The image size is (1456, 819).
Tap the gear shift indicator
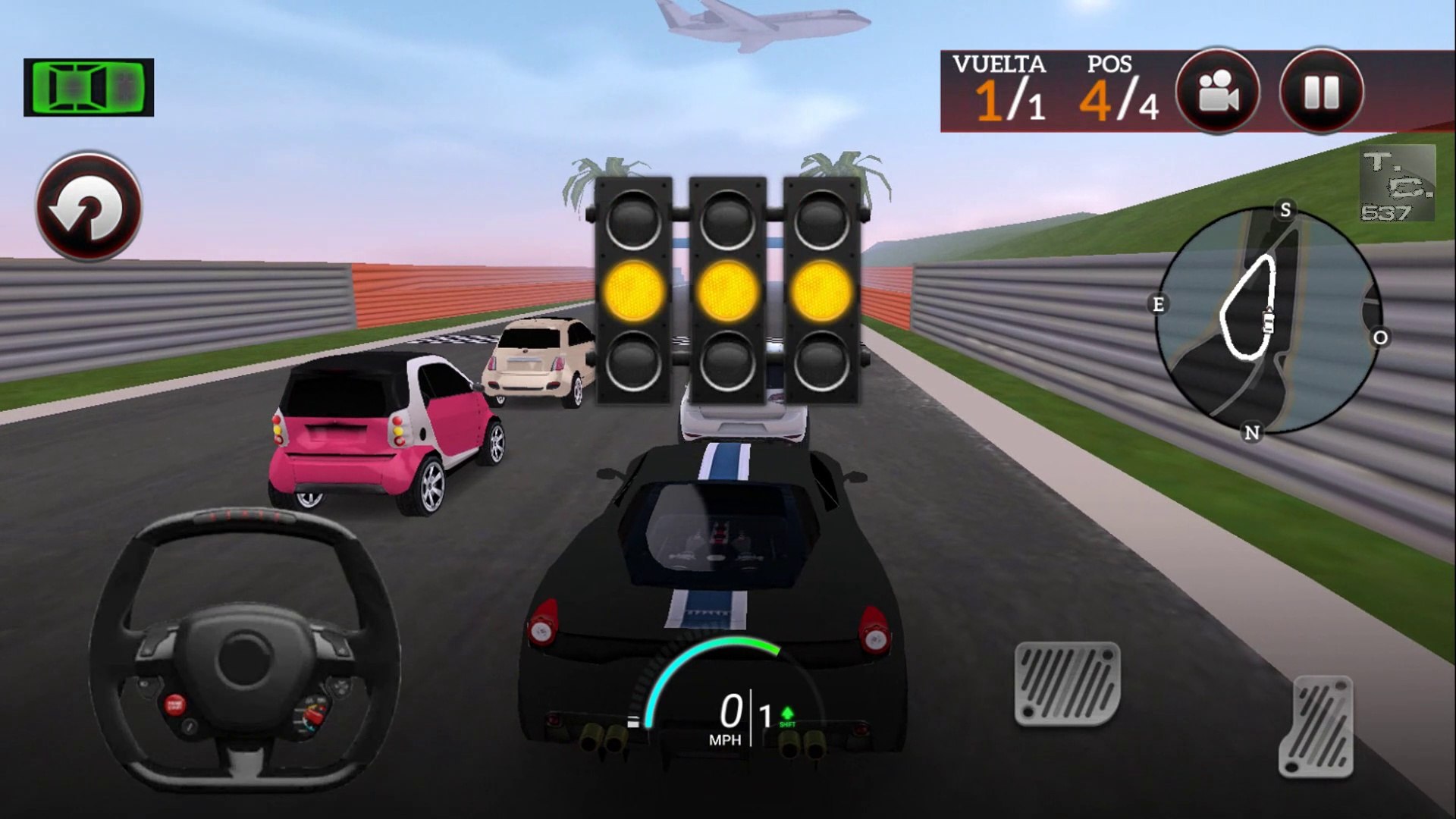(777, 716)
